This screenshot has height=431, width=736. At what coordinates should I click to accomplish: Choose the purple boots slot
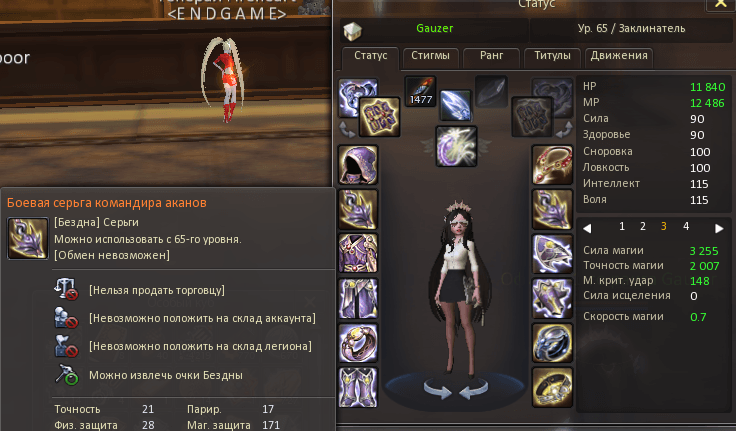(x=358, y=386)
